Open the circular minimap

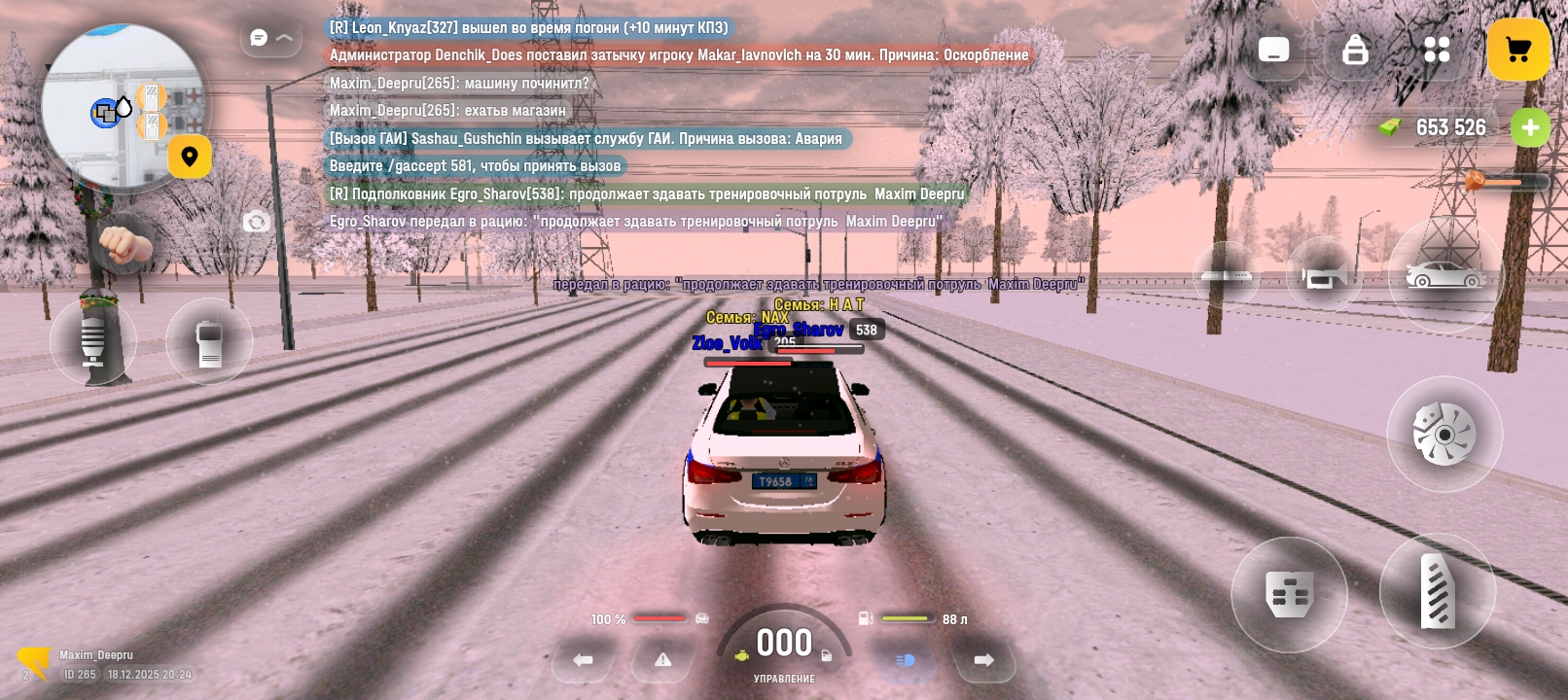click(122, 105)
